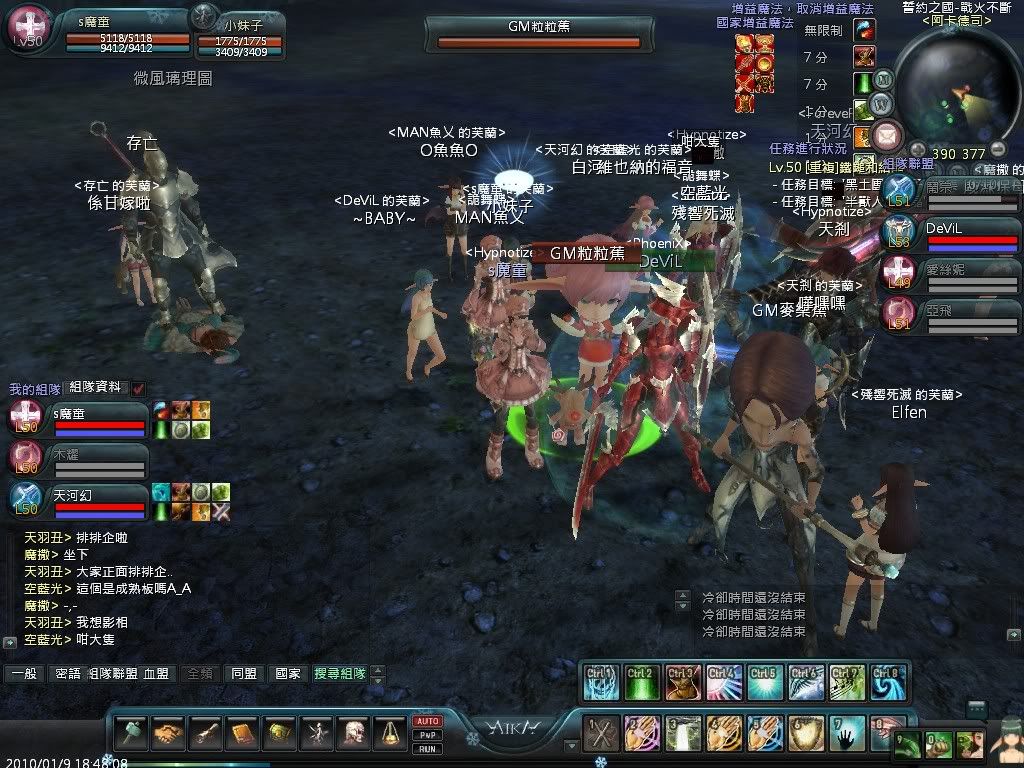The image size is (1024, 768).
Task: Activate the black hand skill in slot 7
Action: tap(848, 735)
